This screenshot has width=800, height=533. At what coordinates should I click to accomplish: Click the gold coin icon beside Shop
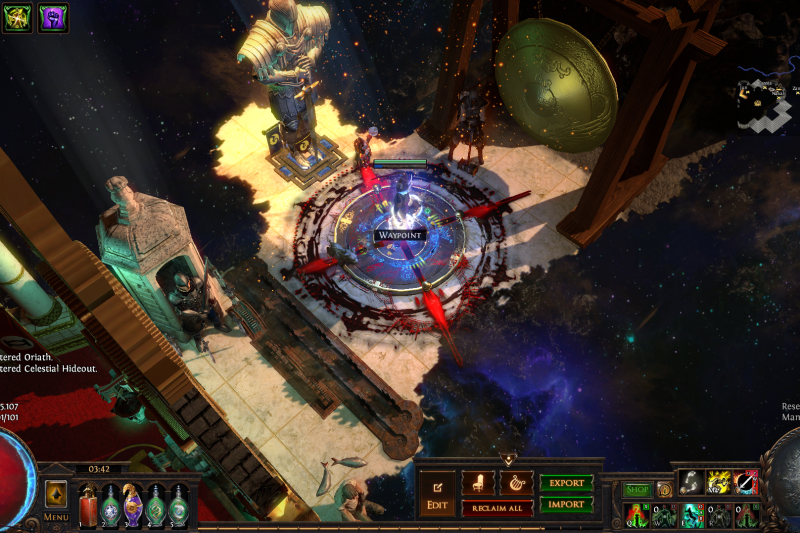(x=664, y=490)
